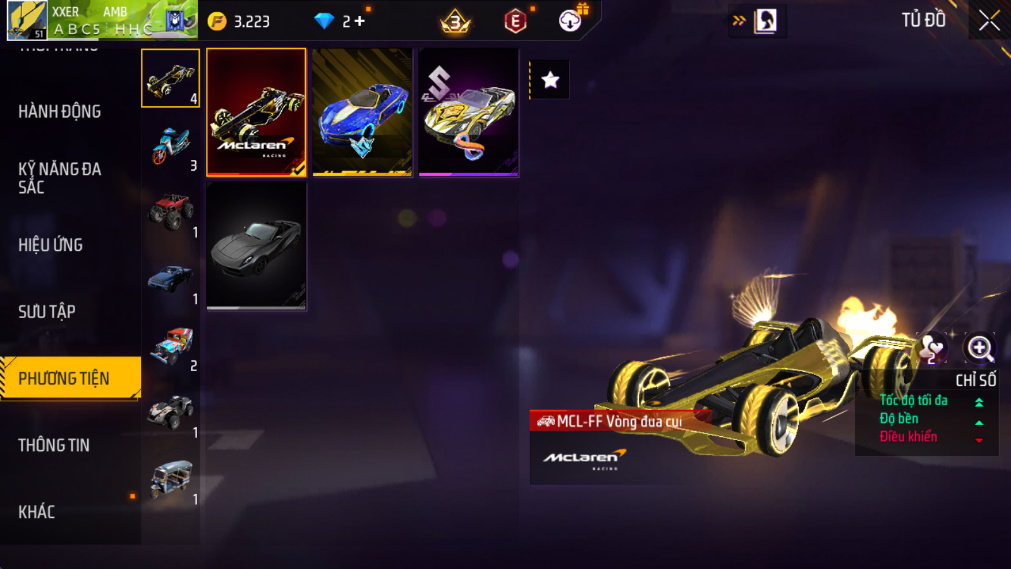Choose the blue sports car skin

click(362, 111)
